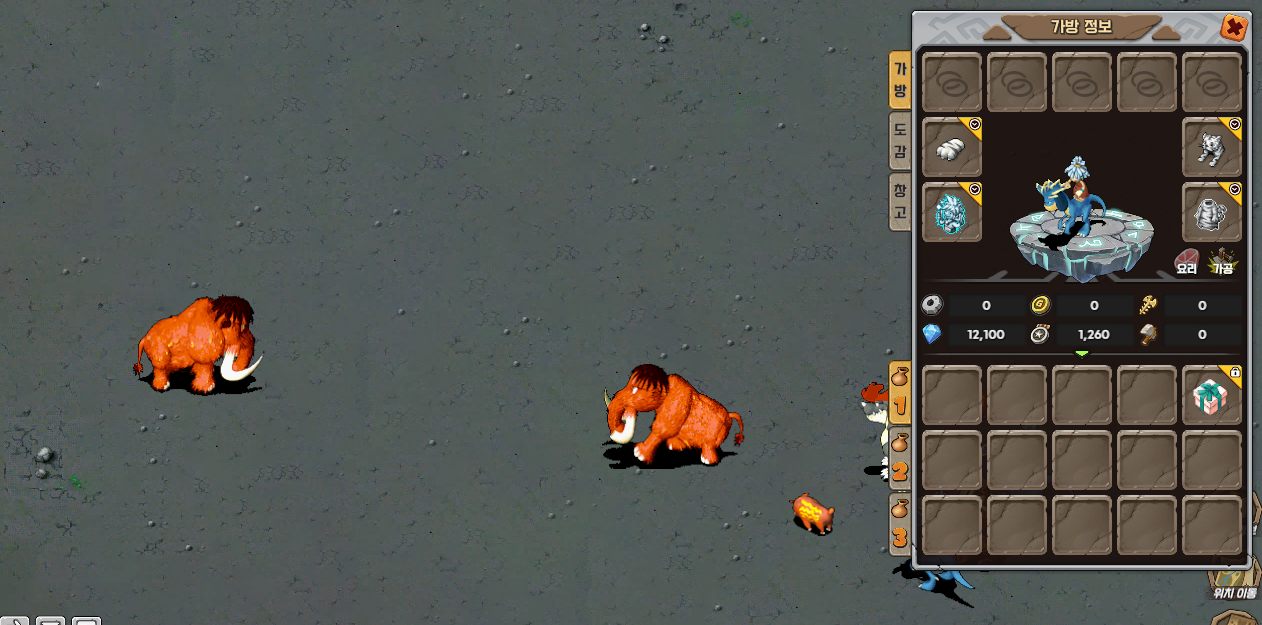The width and height of the screenshot is (1262, 625).
Task: Open the 요리 cooking menu
Action: (1187, 262)
